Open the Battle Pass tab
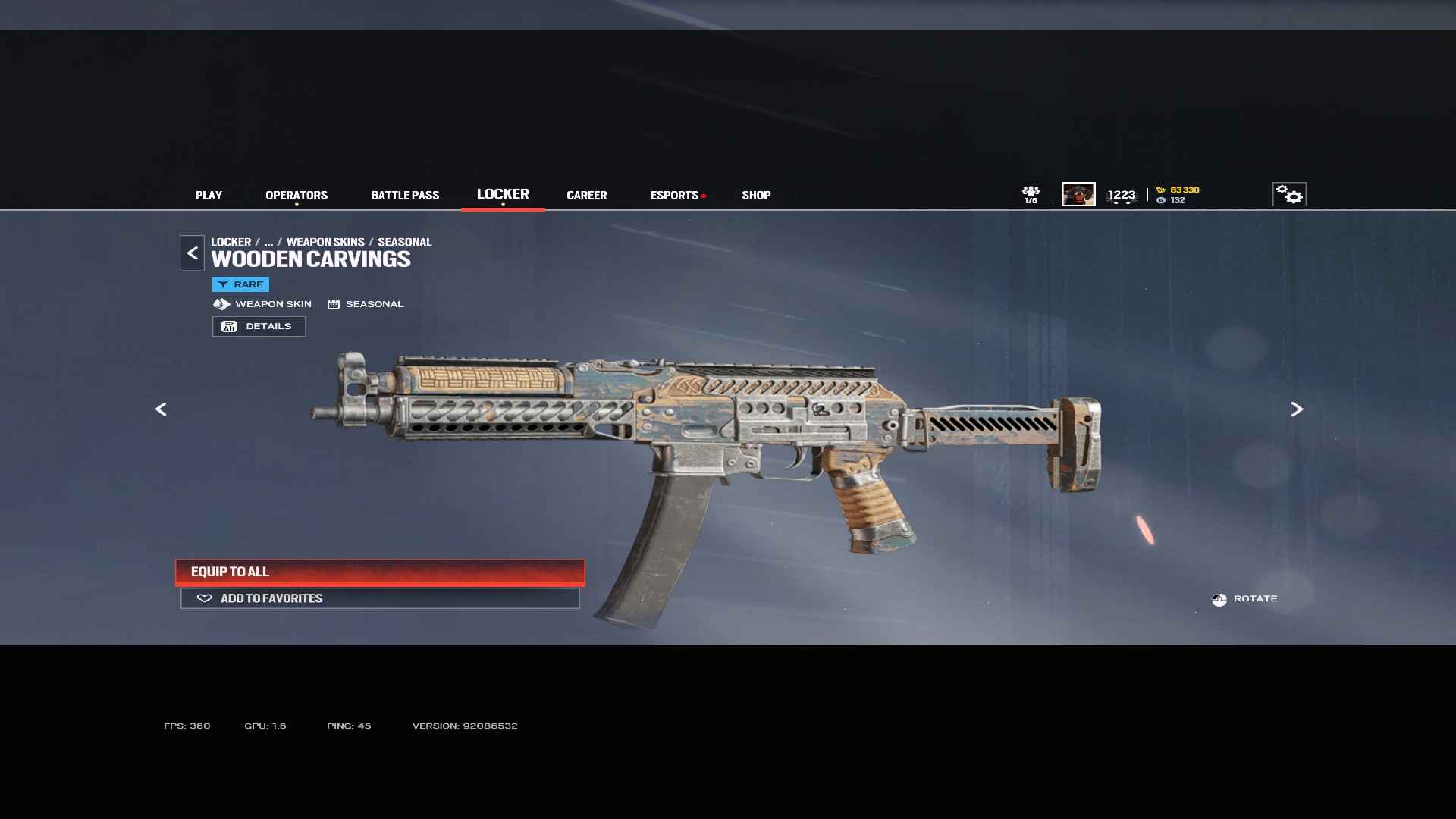This screenshot has width=1456, height=819. [405, 195]
